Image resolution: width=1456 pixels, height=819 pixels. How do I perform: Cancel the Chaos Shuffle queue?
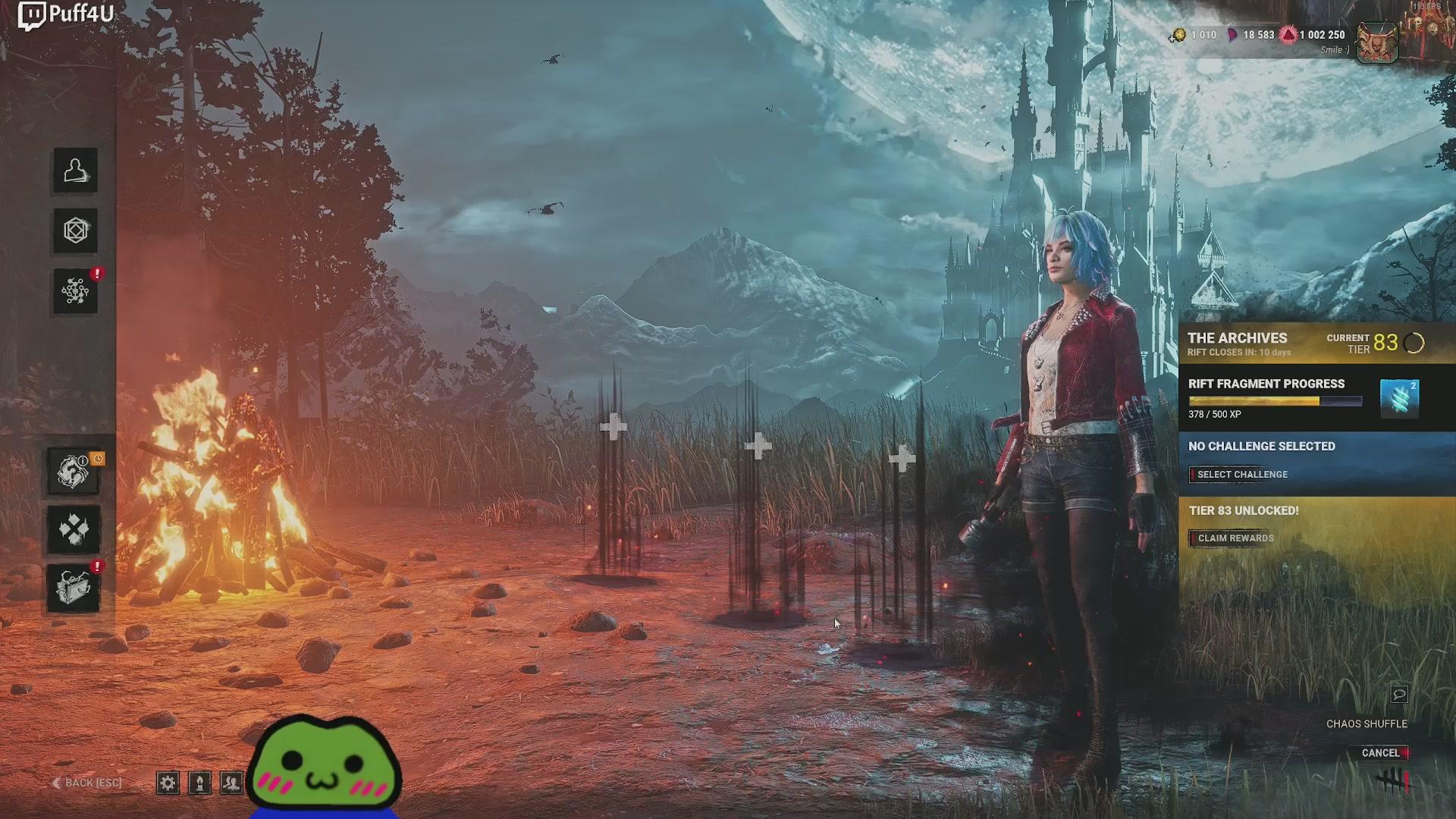pyautogui.click(x=1380, y=753)
